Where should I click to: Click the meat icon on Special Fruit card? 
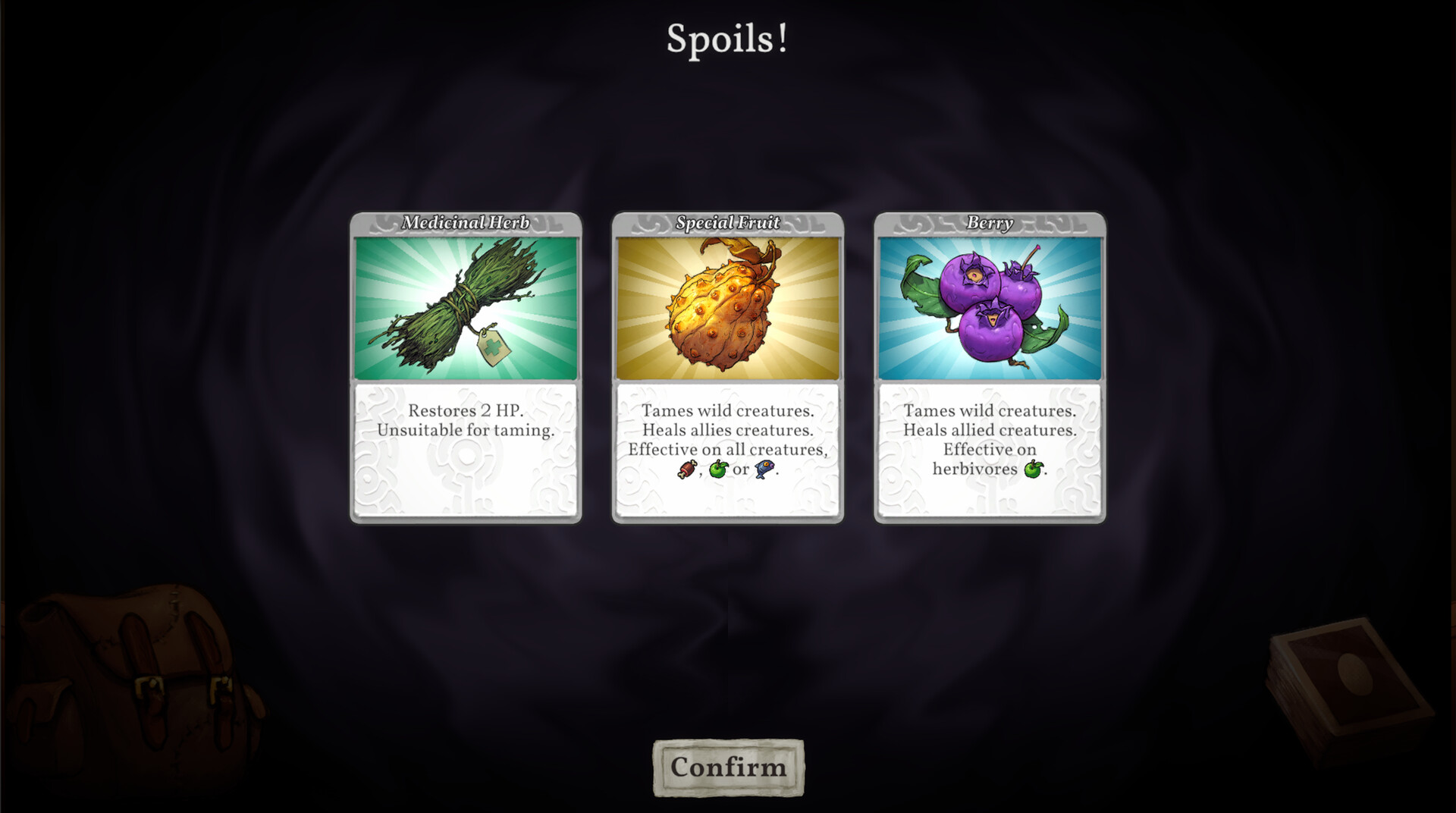[x=688, y=469]
